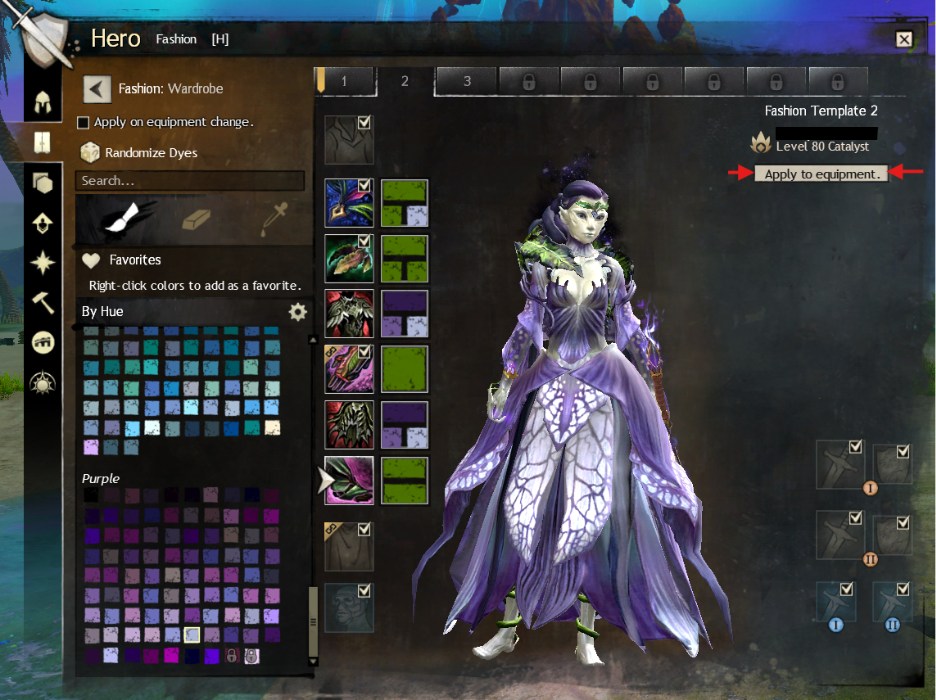Open the By Hue gear settings

pos(297,312)
